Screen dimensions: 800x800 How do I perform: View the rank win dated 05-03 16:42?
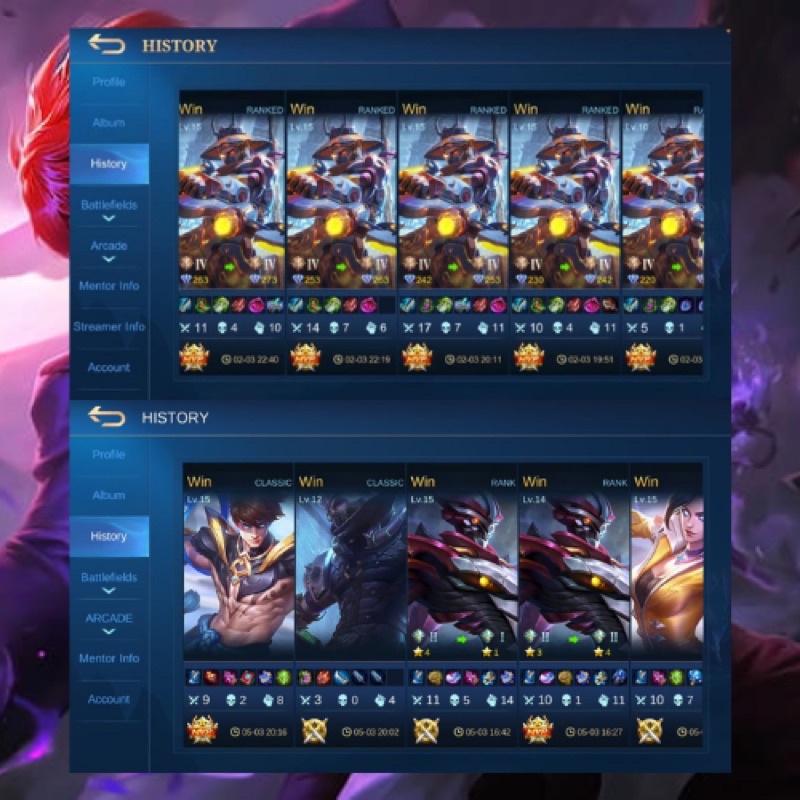click(x=462, y=580)
